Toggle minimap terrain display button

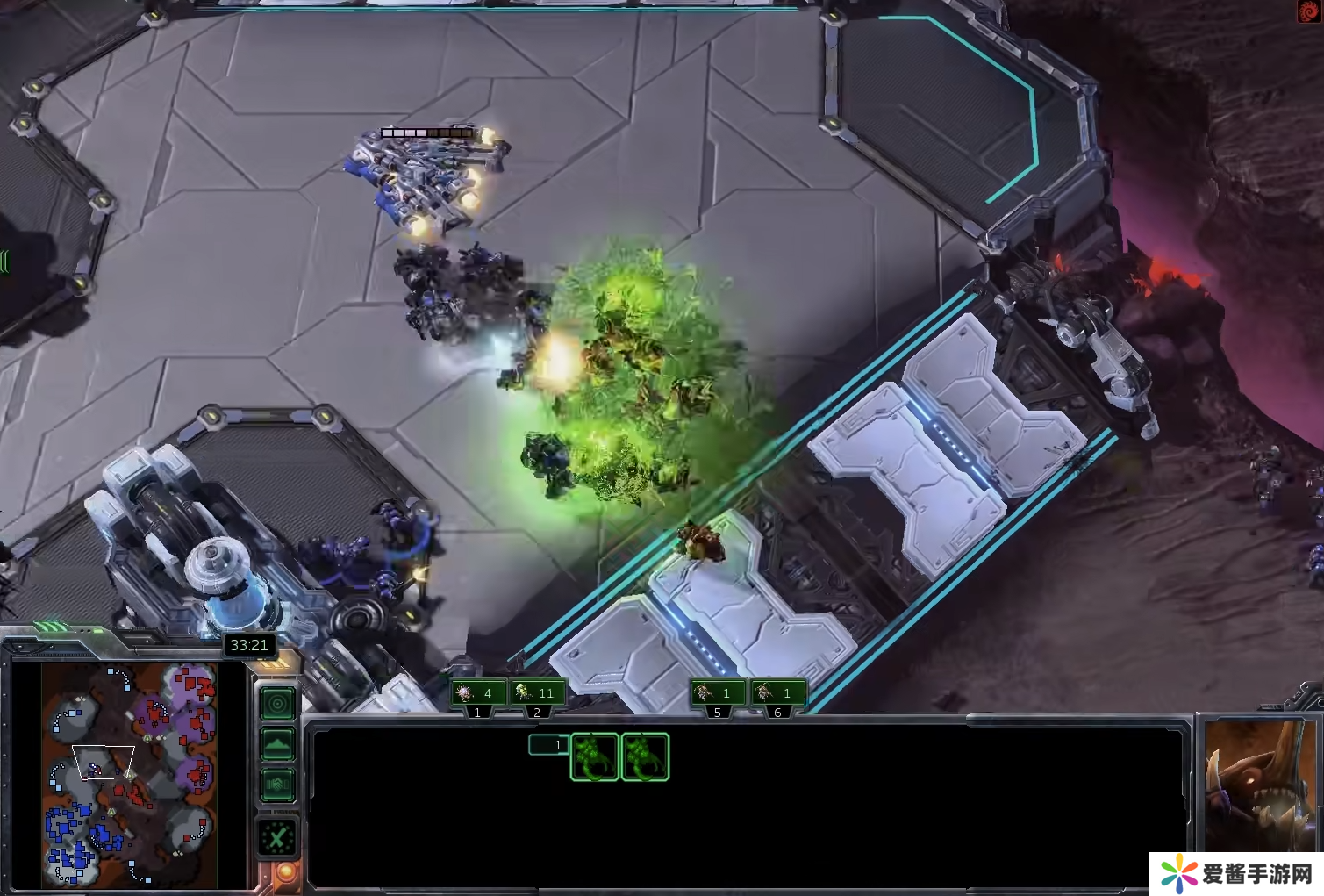[x=278, y=745]
